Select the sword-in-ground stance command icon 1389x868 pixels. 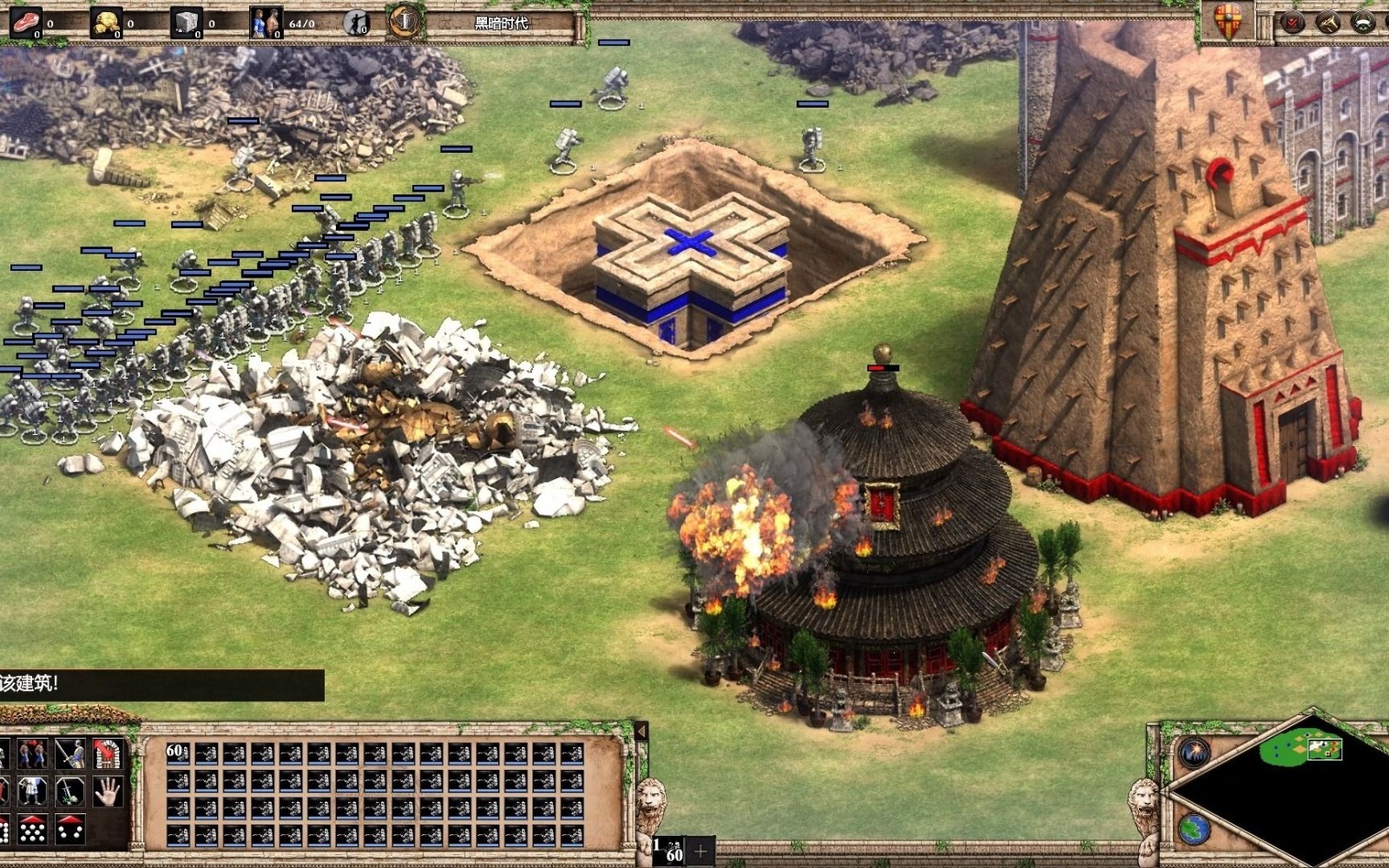[x=69, y=791]
